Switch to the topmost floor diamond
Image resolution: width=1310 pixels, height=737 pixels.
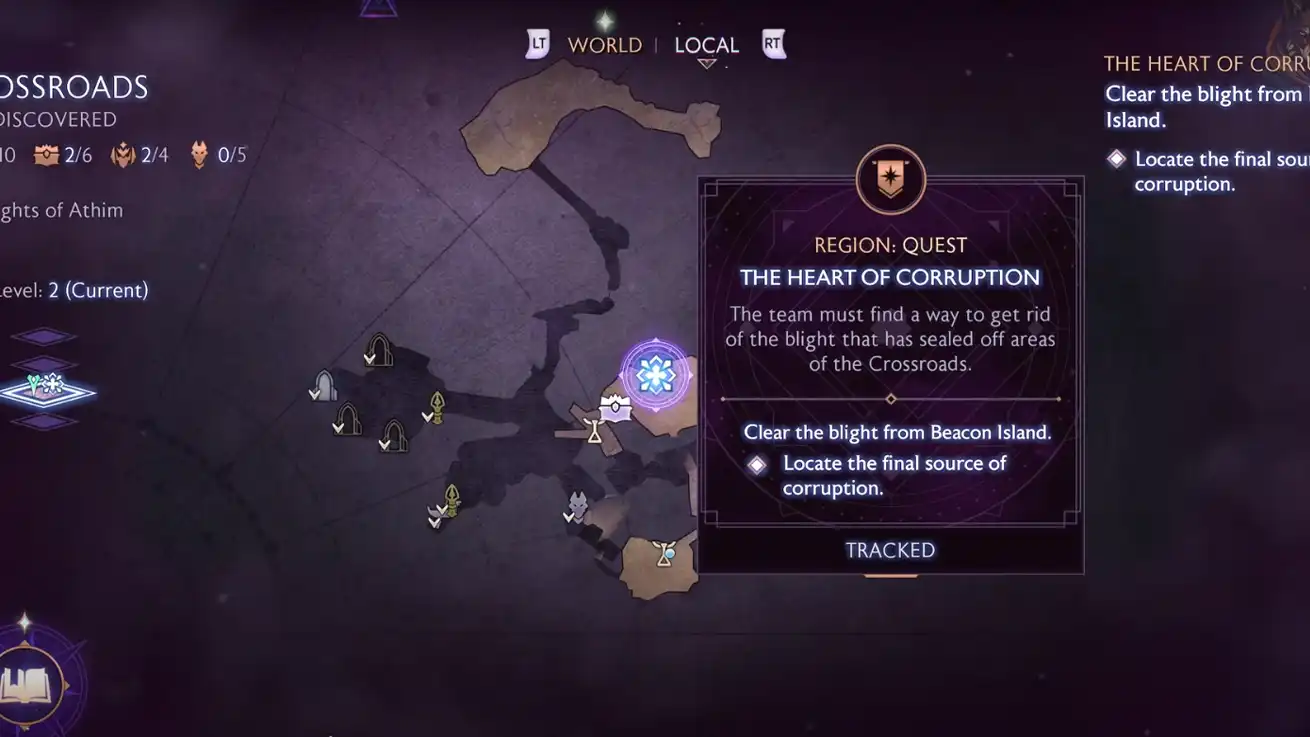point(44,337)
